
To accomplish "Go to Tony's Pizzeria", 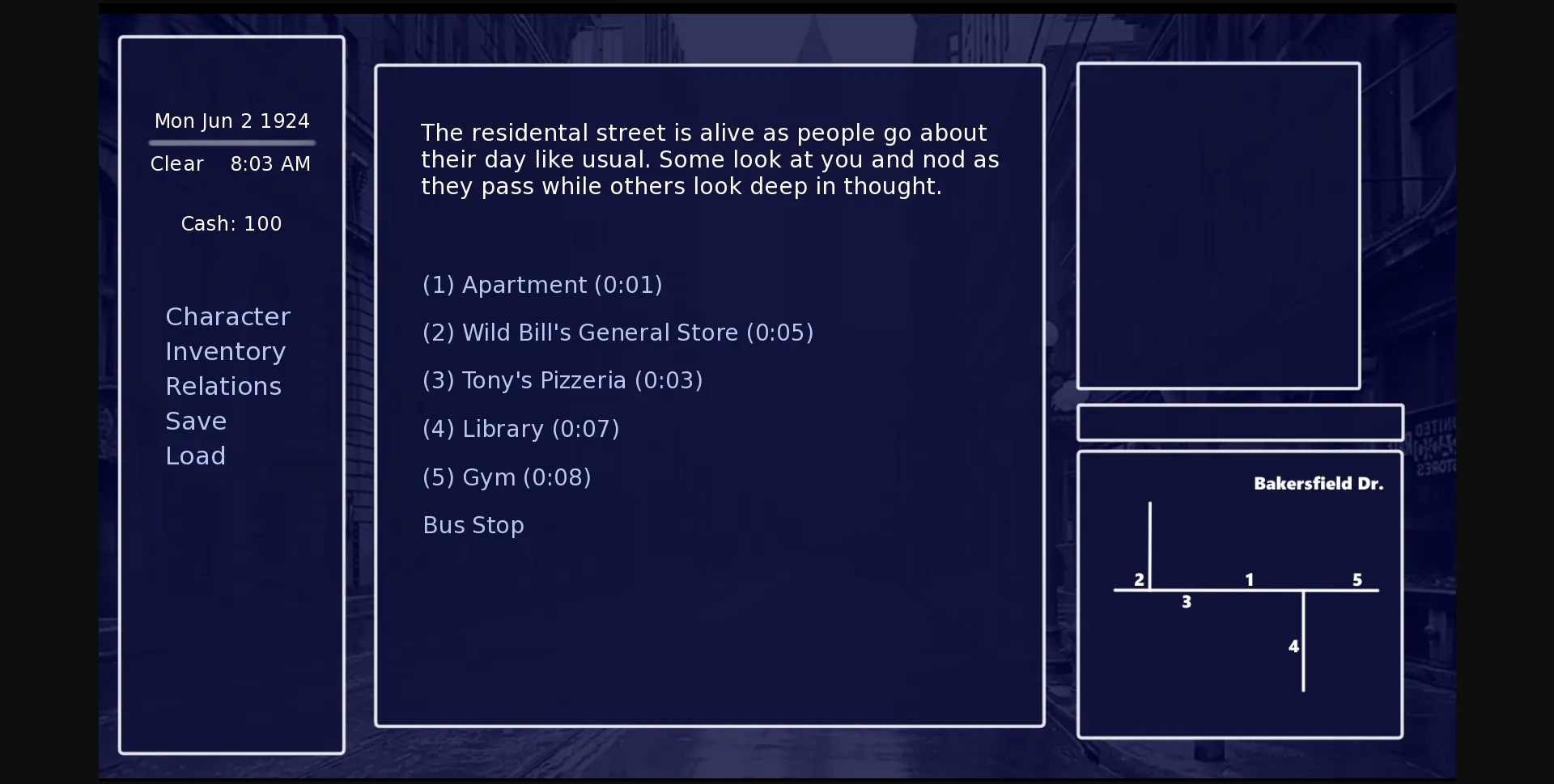I will [563, 380].
